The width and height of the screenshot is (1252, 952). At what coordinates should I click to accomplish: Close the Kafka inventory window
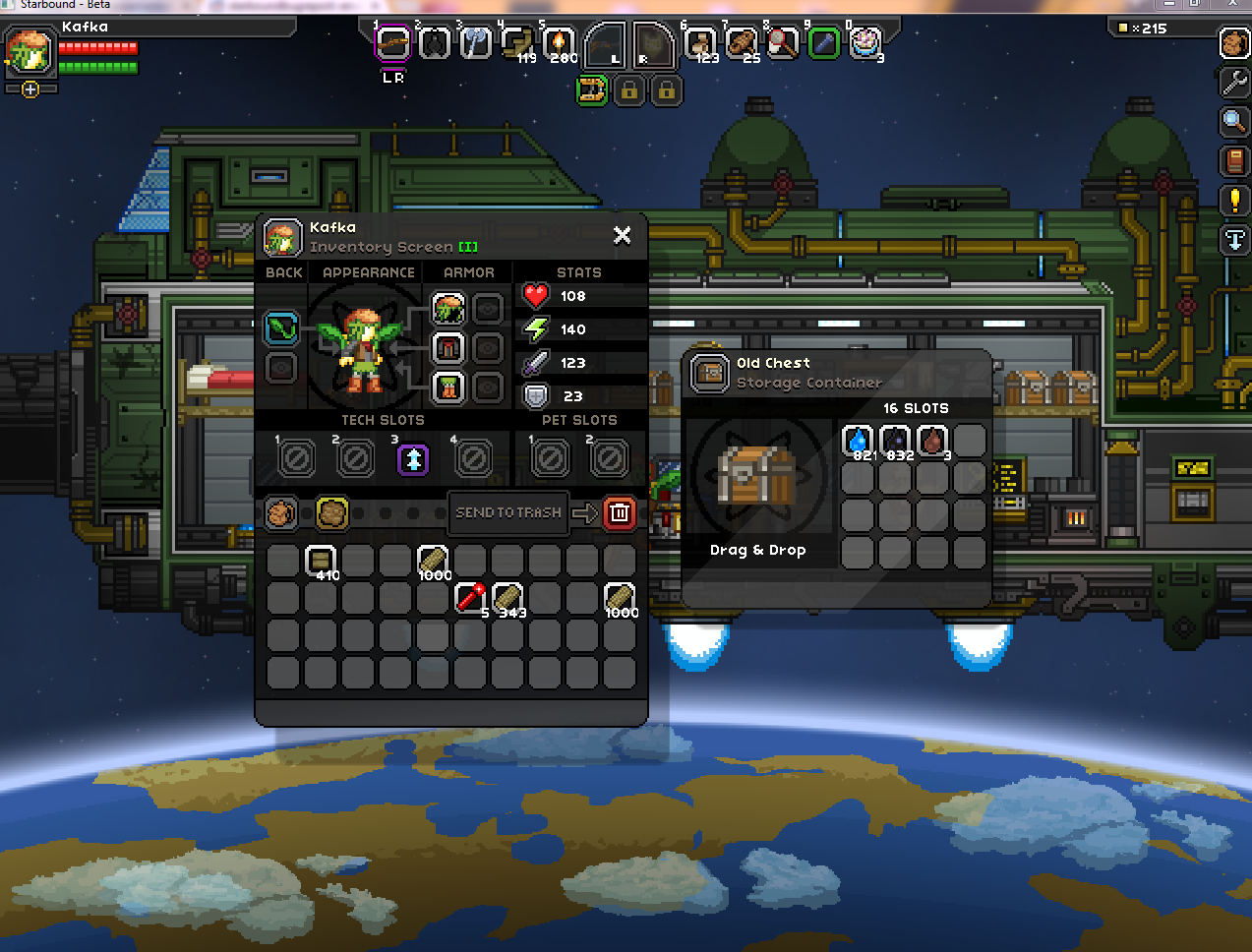[x=622, y=235]
